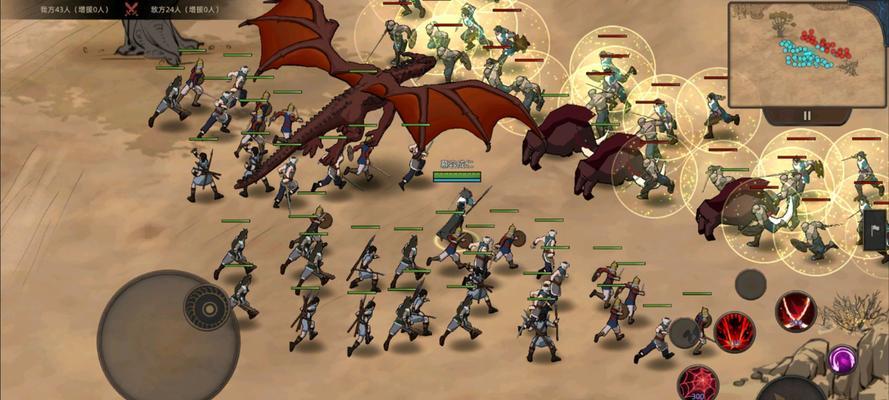Open the battlefield minimap
The height and width of the screenshot is (400, 889).
coord(805,53)
